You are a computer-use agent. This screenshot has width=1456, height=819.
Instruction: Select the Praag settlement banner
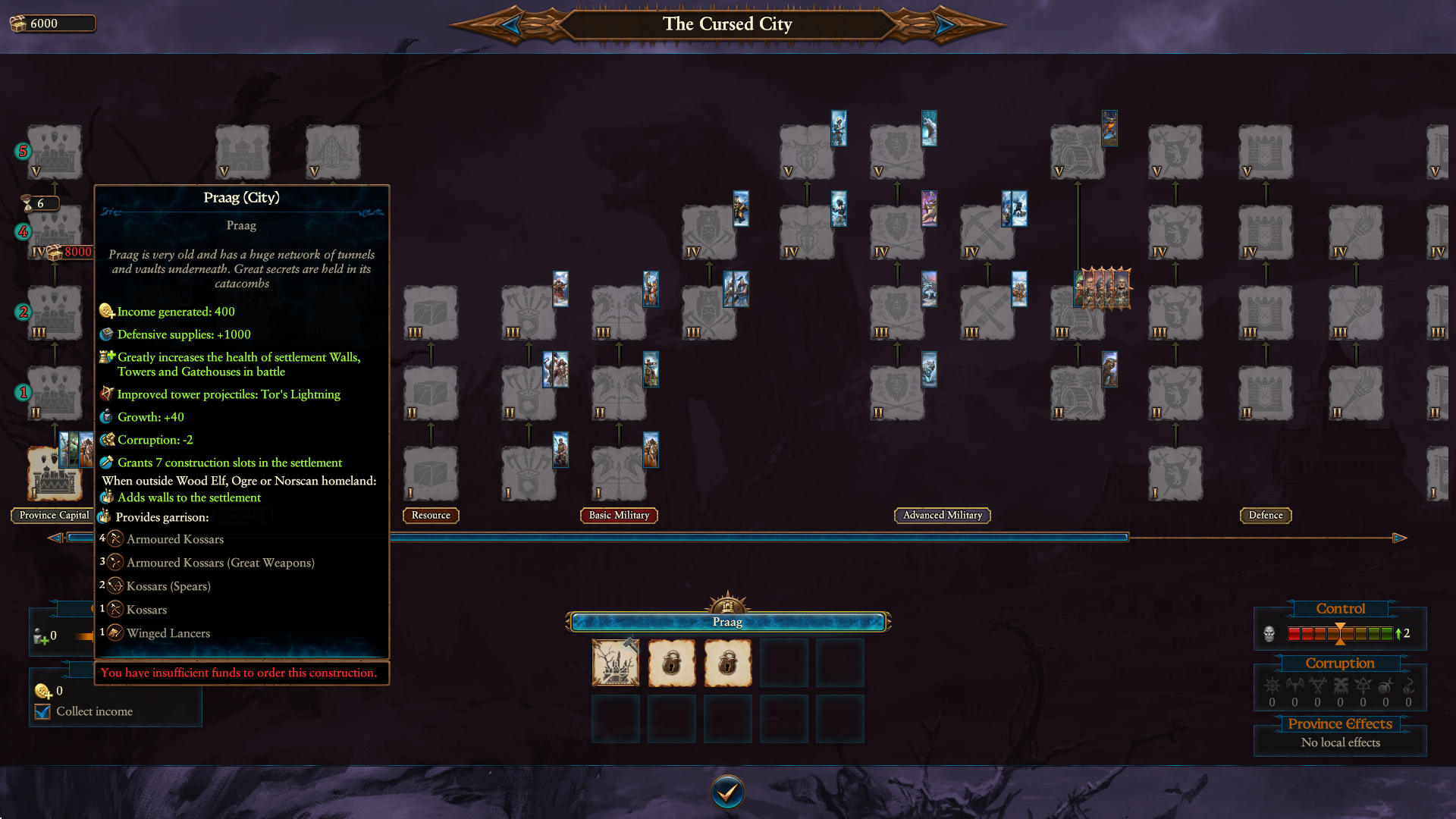pyautogui.click(x=727, y=622)
